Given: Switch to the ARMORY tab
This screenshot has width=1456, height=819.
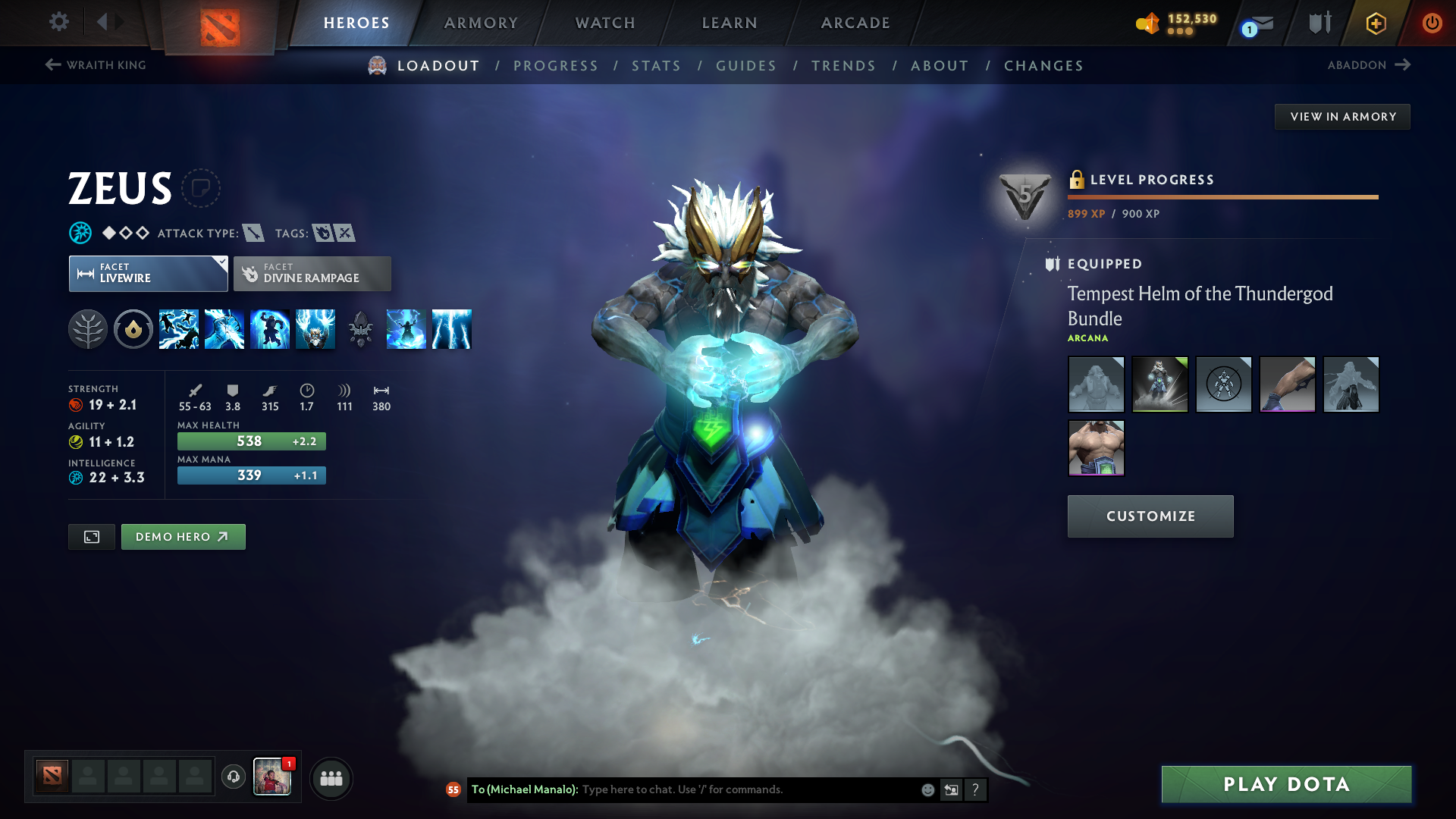Looking at the screenshot, I should [481, 23].
